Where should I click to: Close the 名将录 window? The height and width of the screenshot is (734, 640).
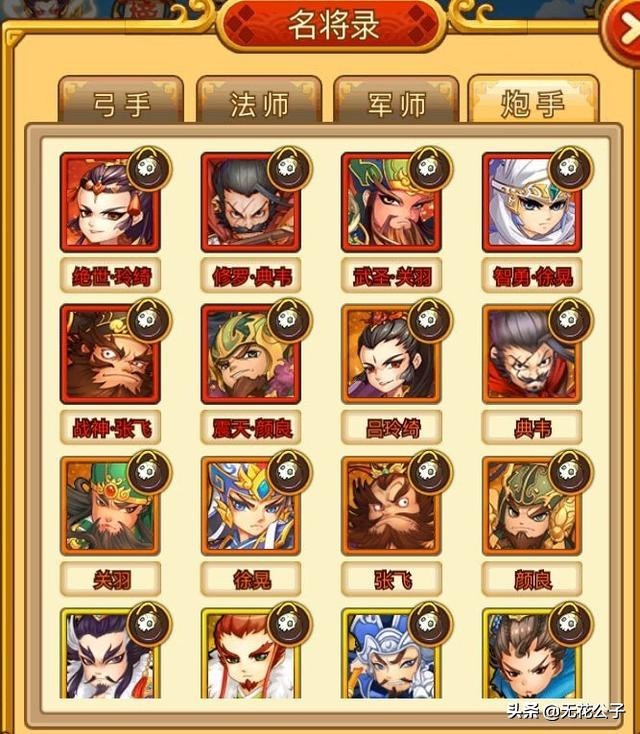[x=622, y=28]
